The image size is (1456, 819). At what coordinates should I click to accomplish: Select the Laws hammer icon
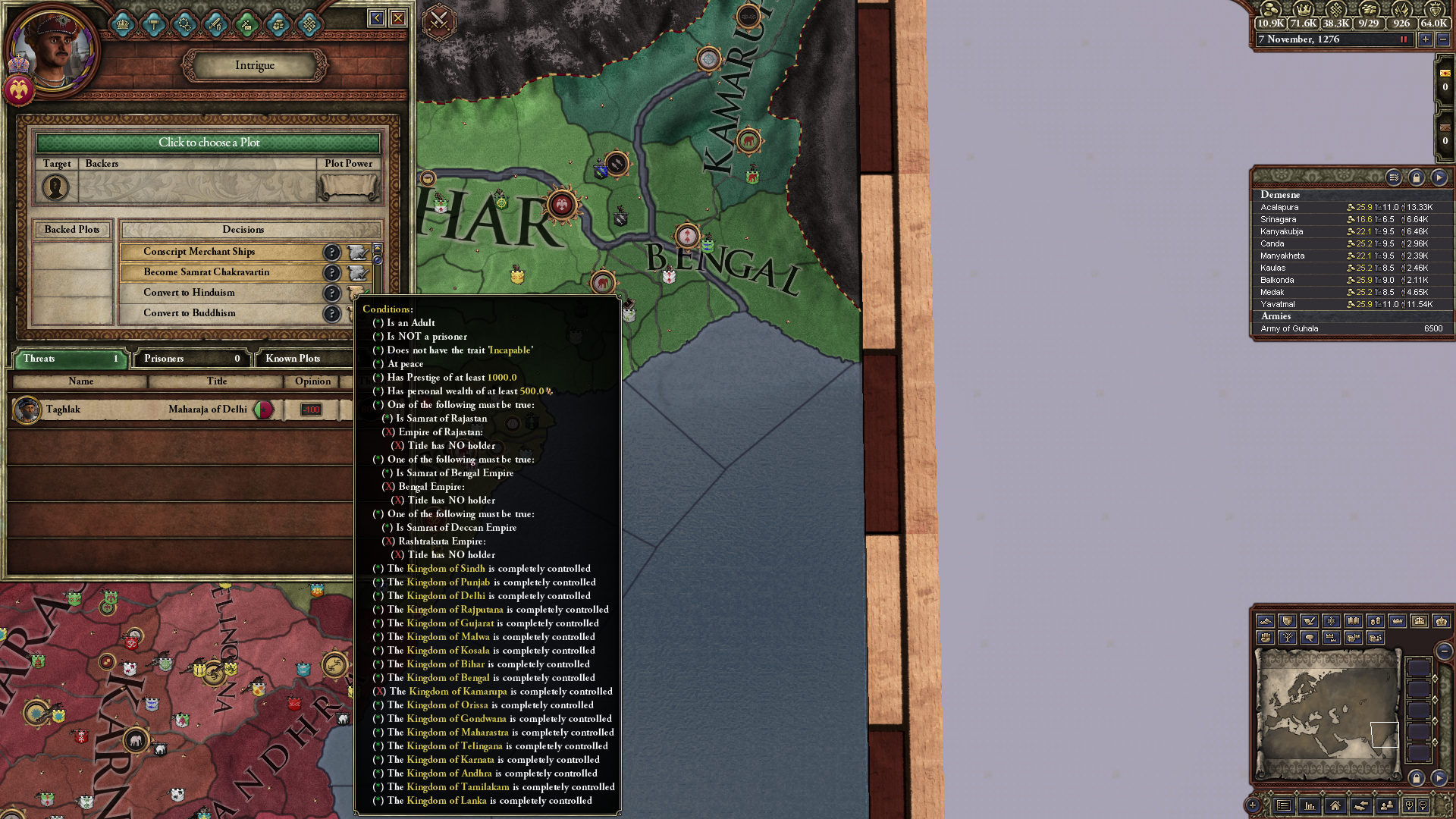[154, 24]
